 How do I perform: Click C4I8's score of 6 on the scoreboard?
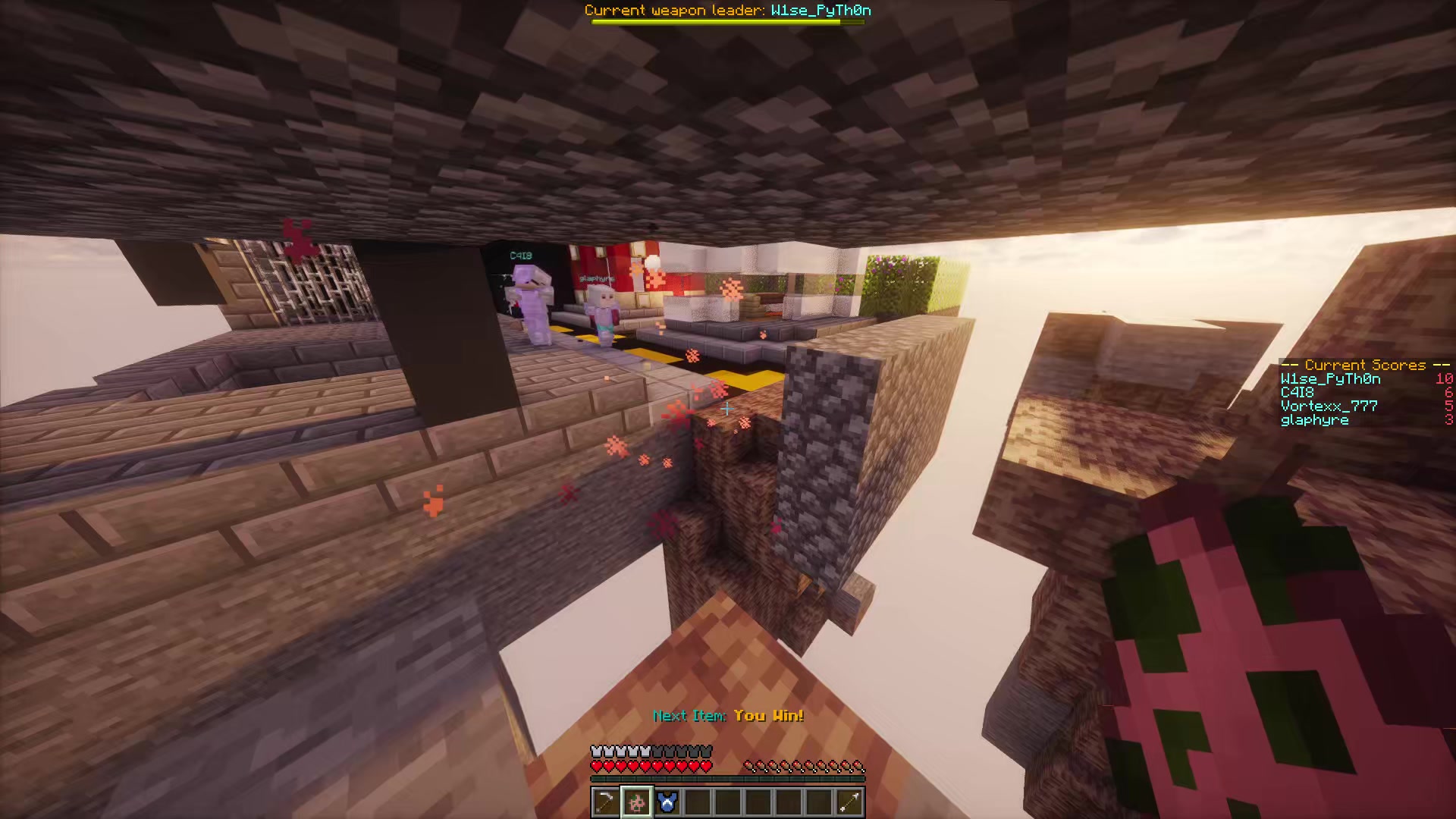(1448, 392)
